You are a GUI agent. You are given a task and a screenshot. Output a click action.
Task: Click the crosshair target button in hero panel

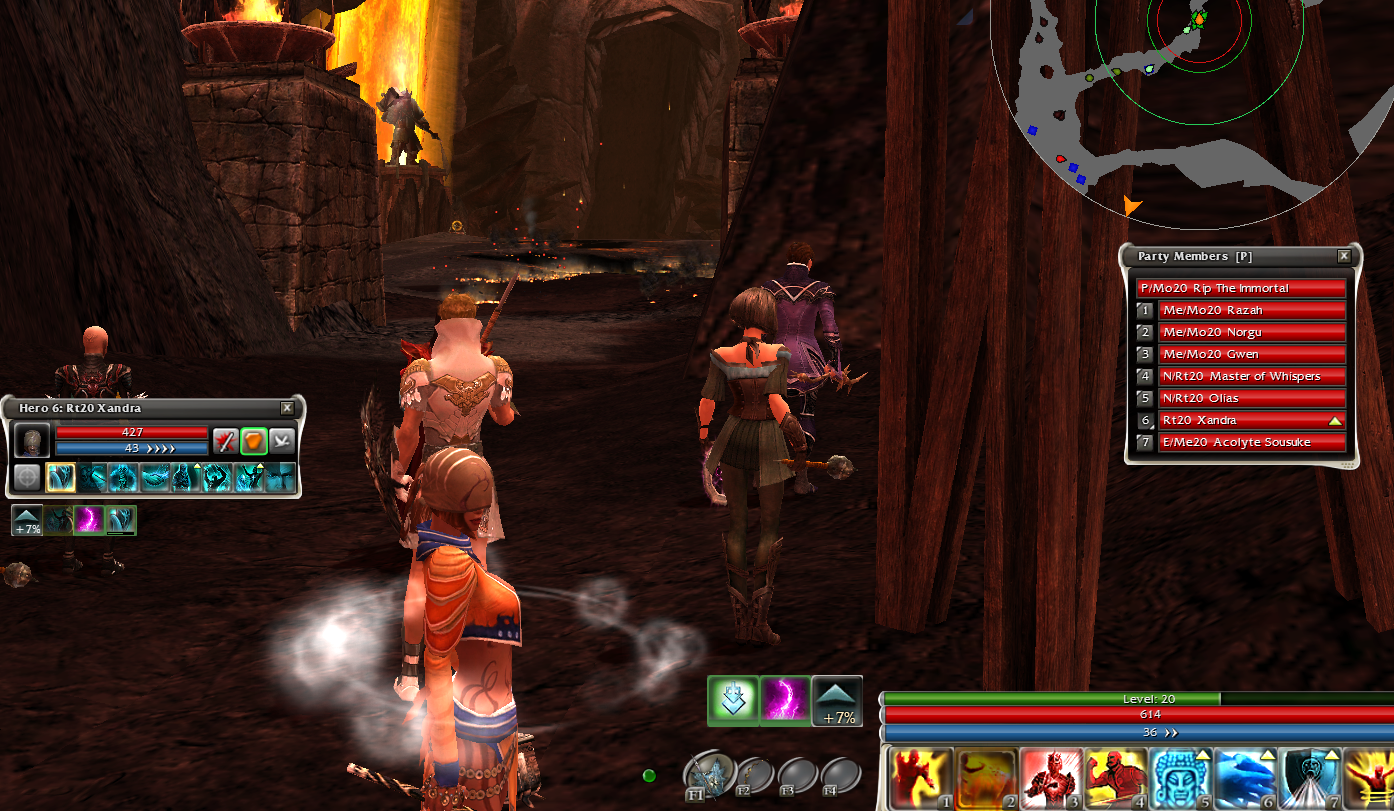tap(28, 477)
